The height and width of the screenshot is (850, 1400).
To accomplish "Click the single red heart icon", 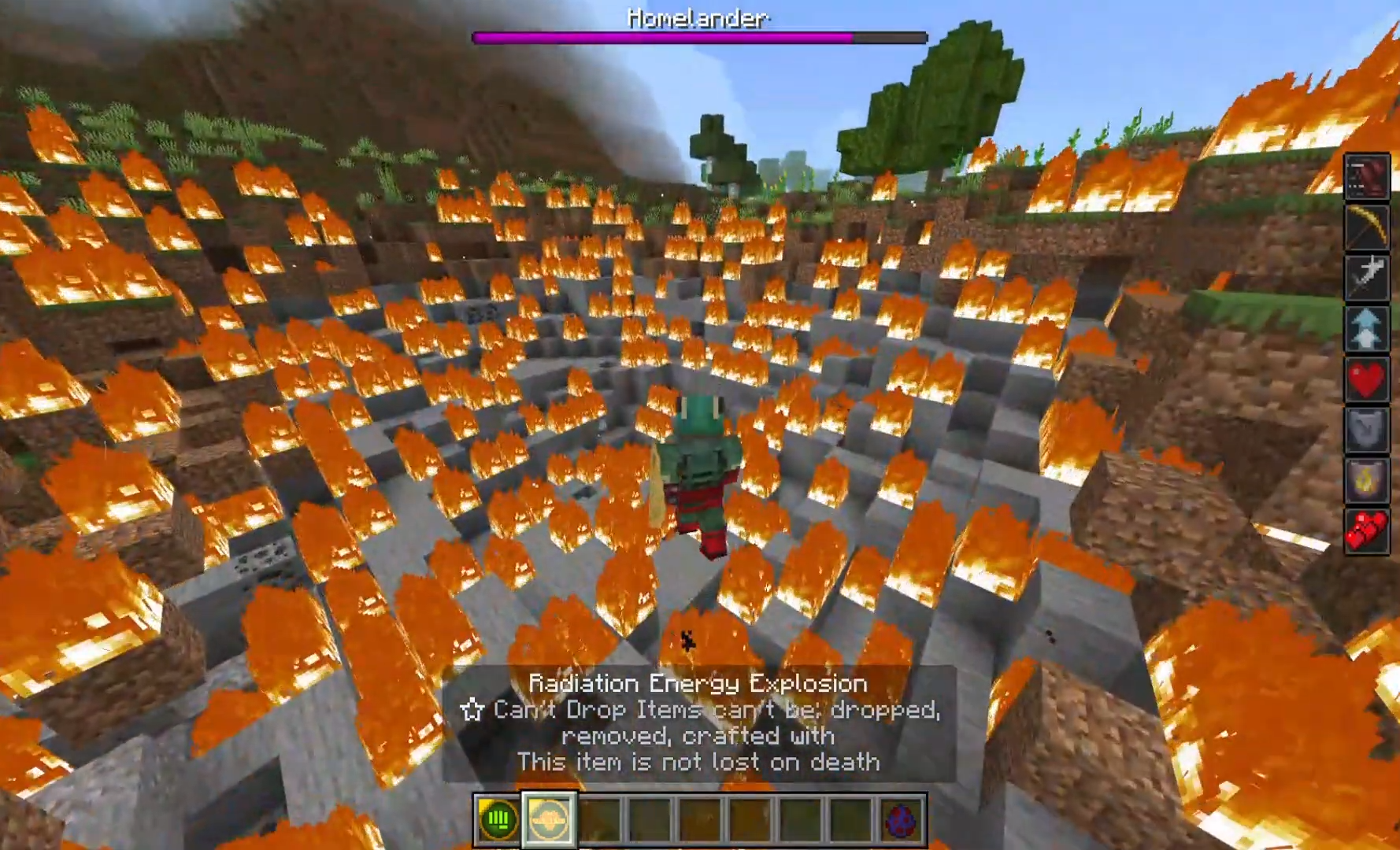I will click(1366, 379).
